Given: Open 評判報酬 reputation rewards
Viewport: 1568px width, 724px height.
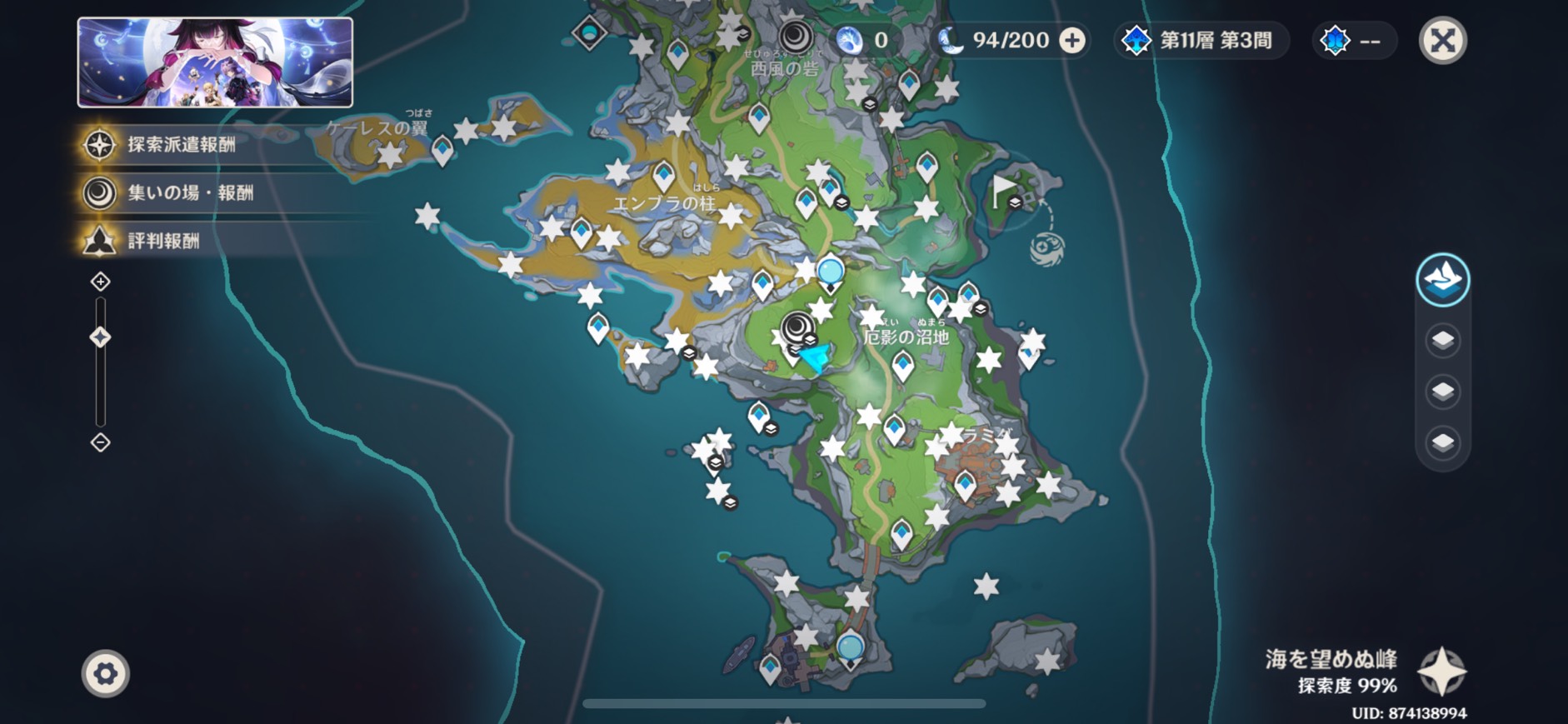Looking at the screenshot, I should [x=163, y=241].
